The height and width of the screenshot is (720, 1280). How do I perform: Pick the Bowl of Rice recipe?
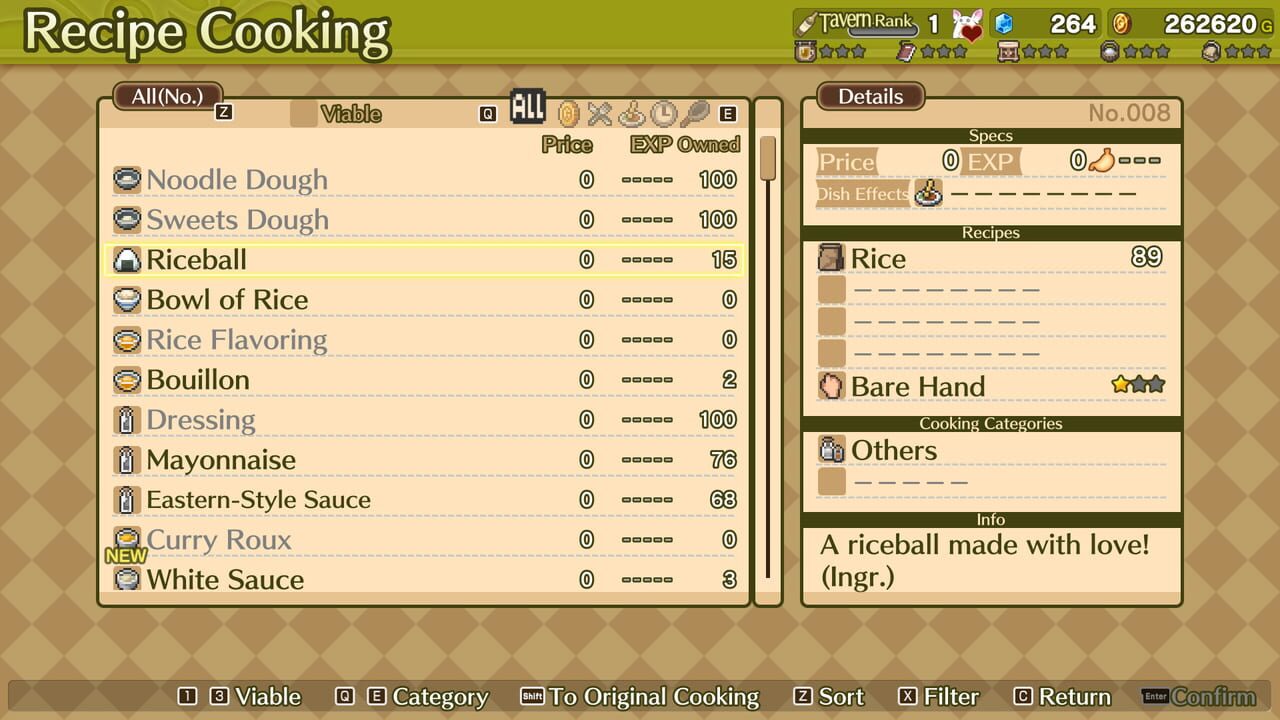click(227, 300)
